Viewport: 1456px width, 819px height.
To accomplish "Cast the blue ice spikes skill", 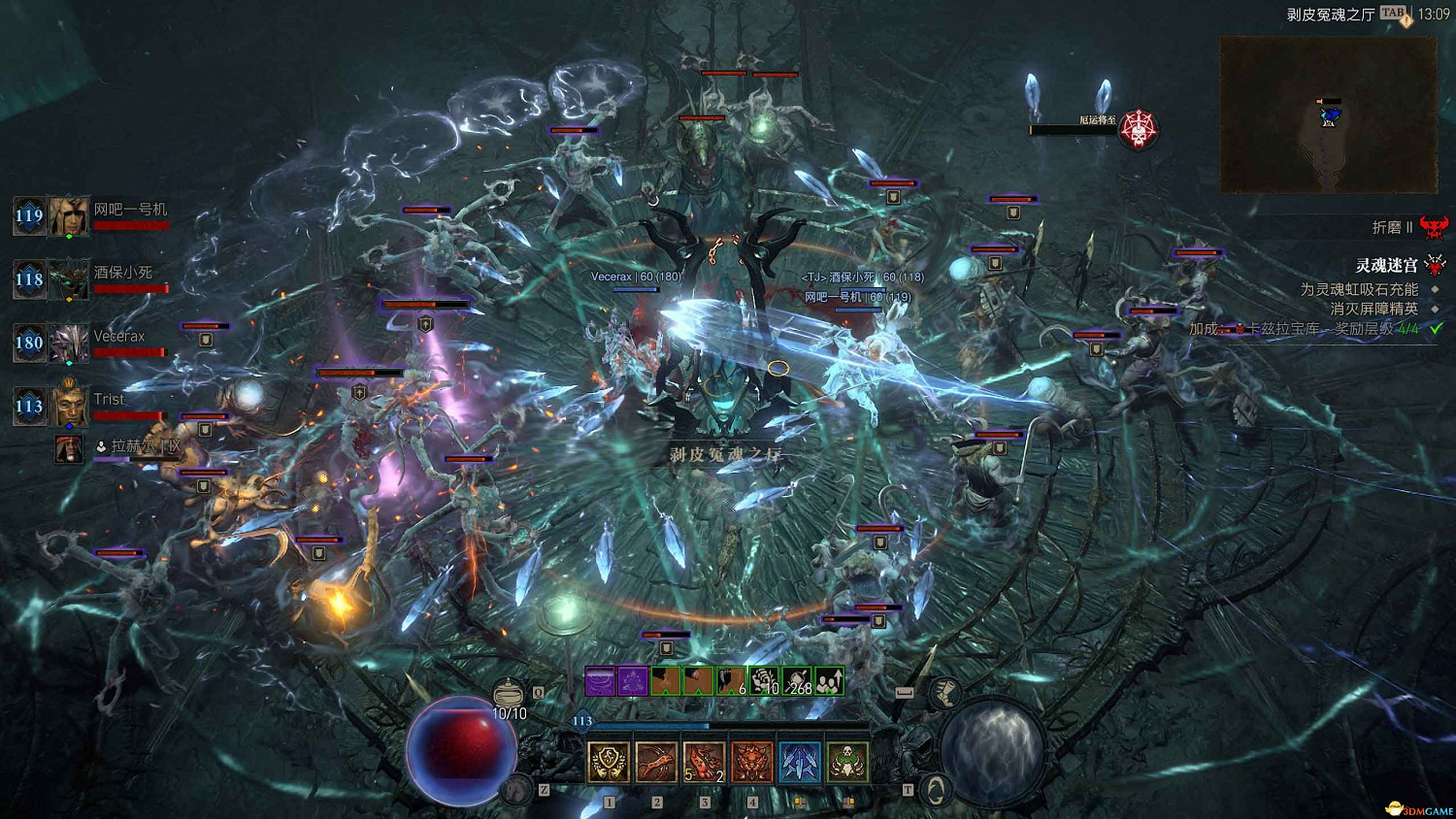I will pos(799,762).
